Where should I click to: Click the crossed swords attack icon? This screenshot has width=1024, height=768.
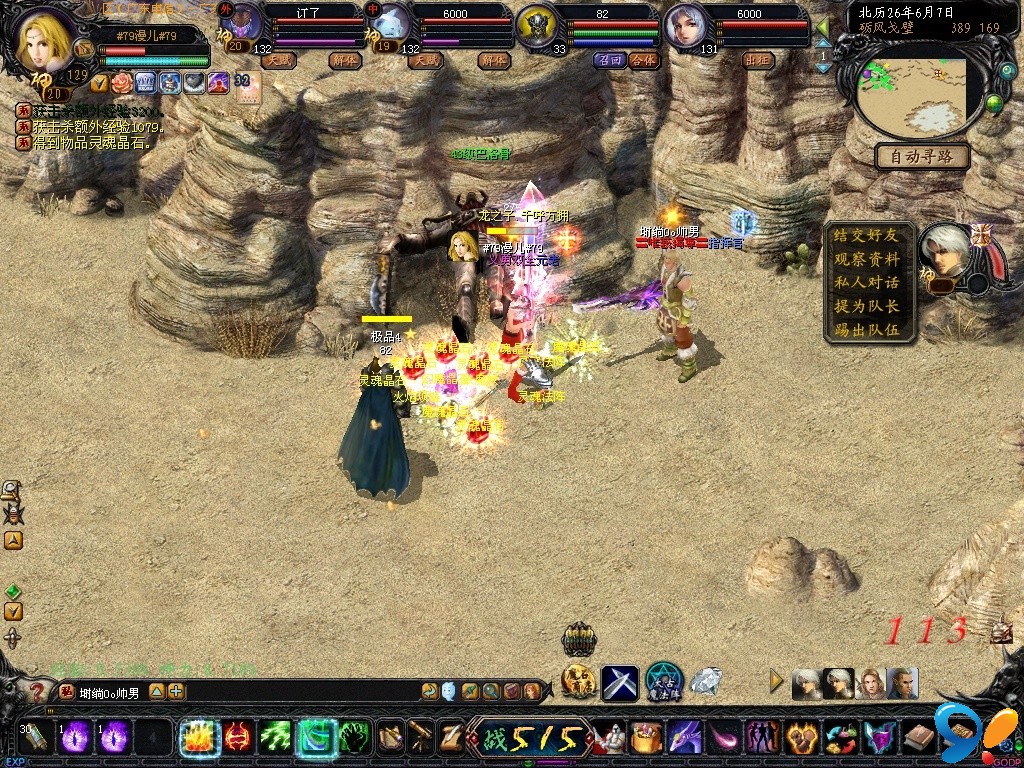[619, 683]
